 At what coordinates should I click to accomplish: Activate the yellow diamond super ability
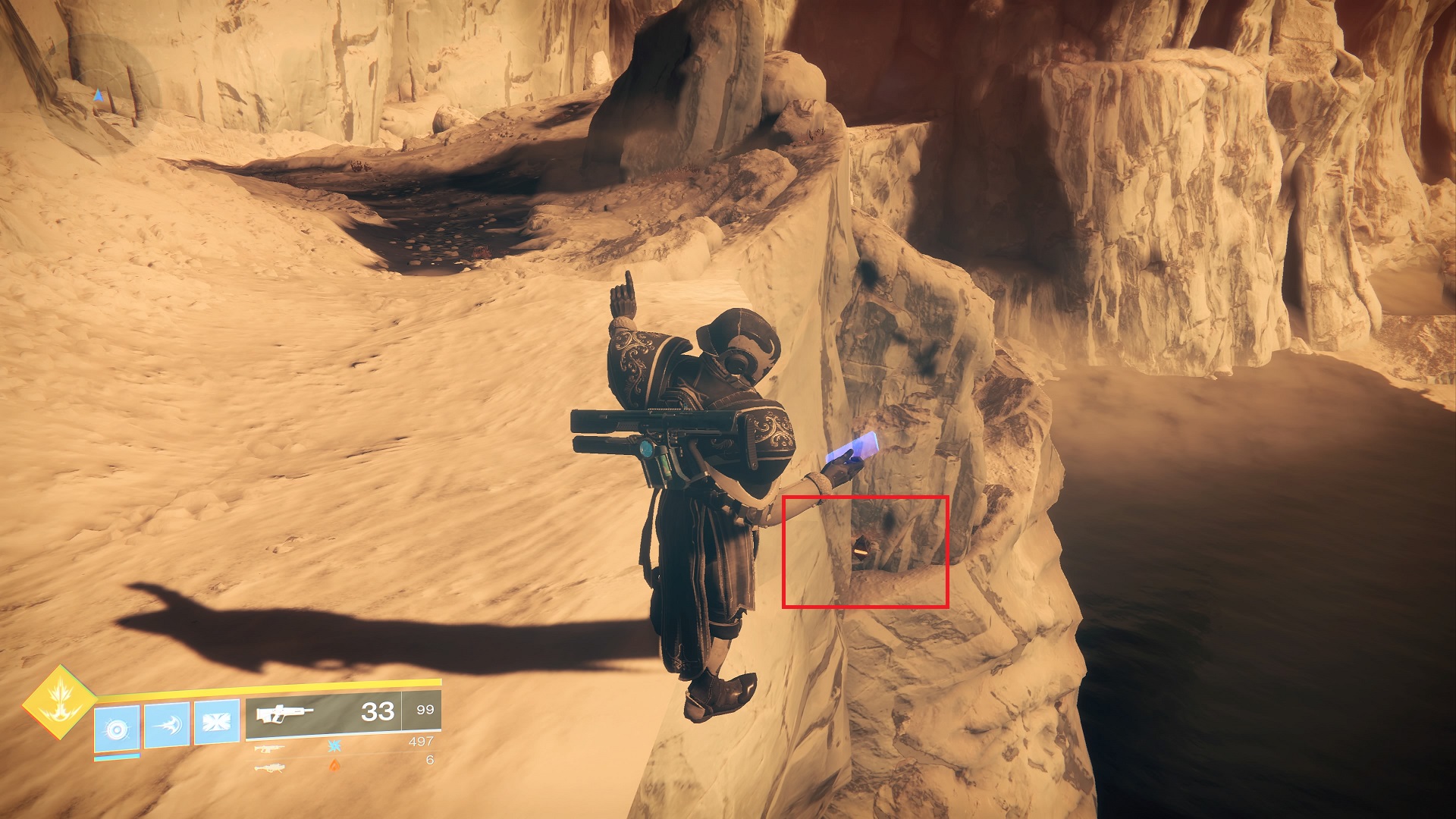pyautogui.click(x=59, y=702)
